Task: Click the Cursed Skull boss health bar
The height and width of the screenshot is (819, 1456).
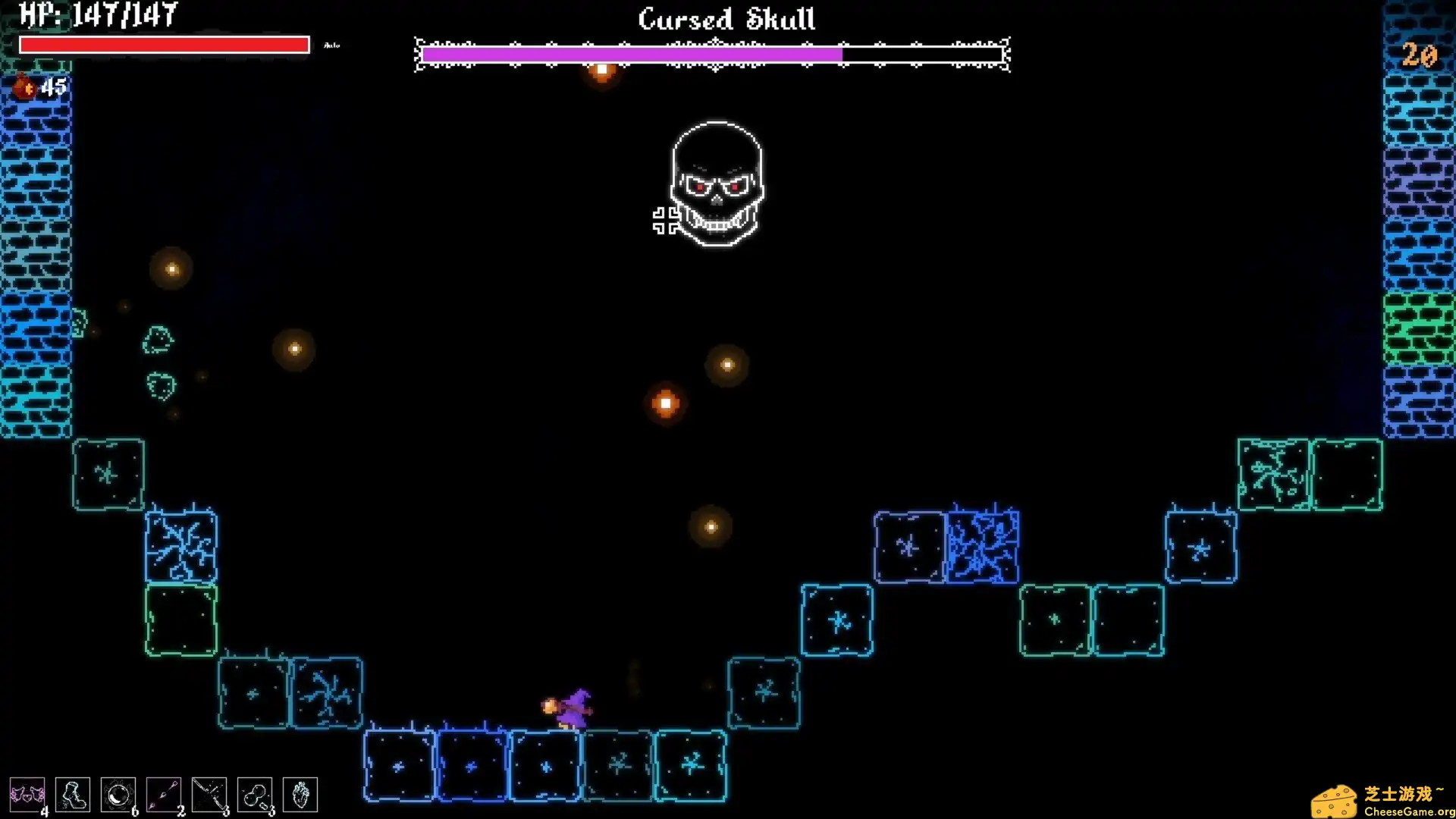Action: (711, 55)
